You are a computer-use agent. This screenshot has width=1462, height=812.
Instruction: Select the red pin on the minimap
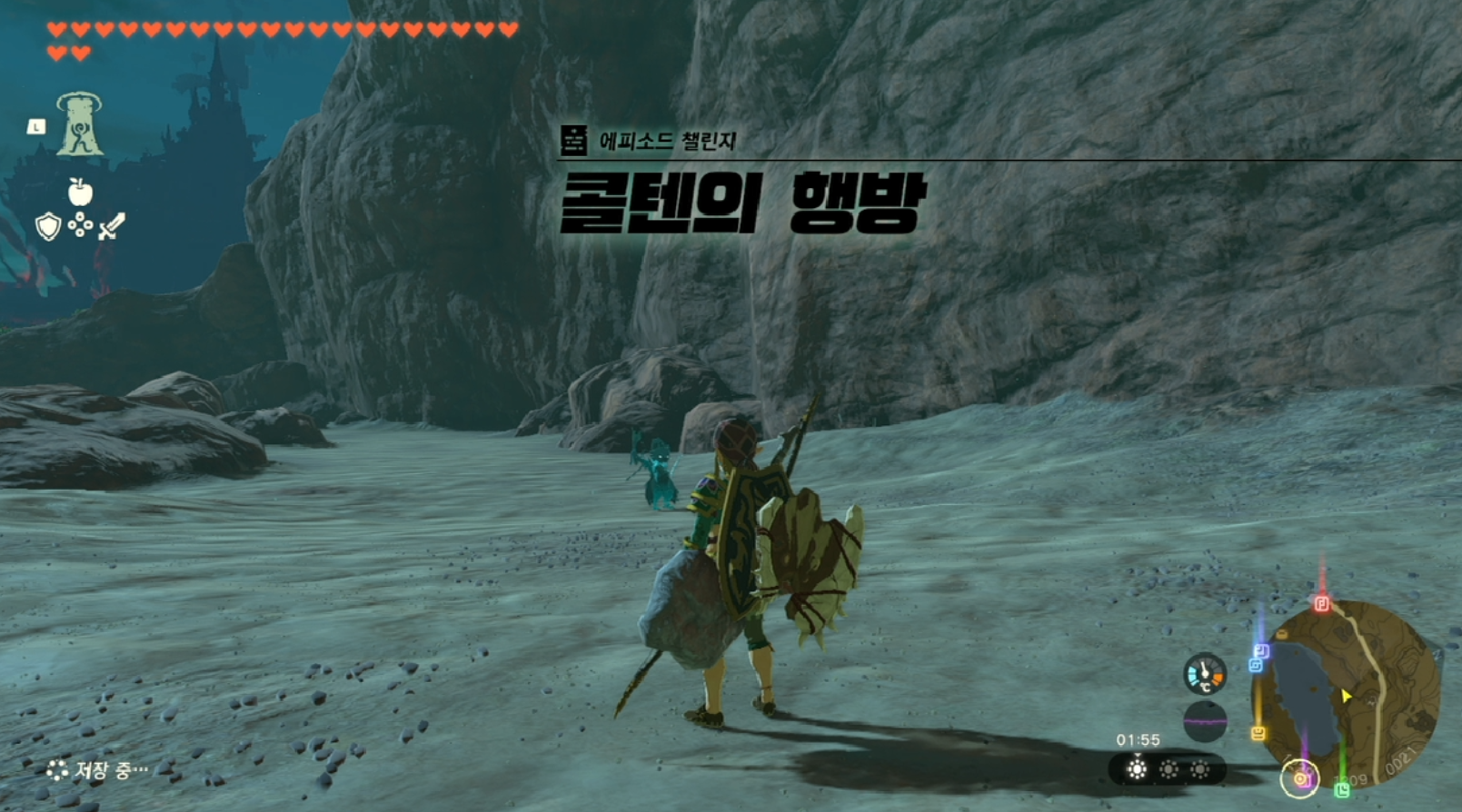pos(1322,603)
